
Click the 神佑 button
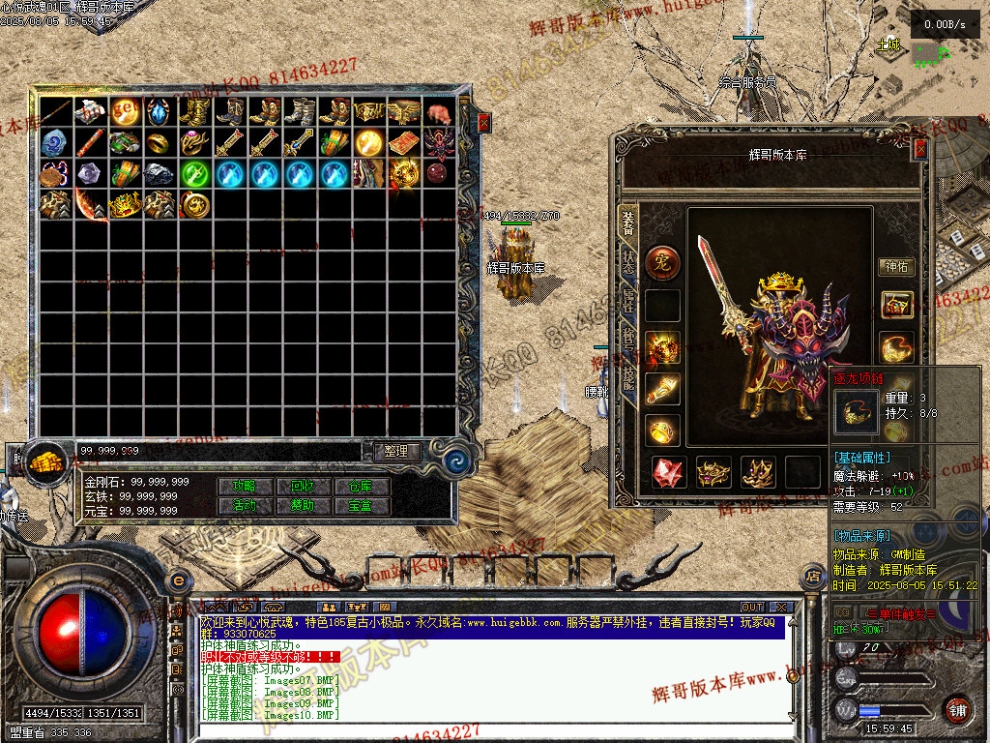tap(896, 266)
